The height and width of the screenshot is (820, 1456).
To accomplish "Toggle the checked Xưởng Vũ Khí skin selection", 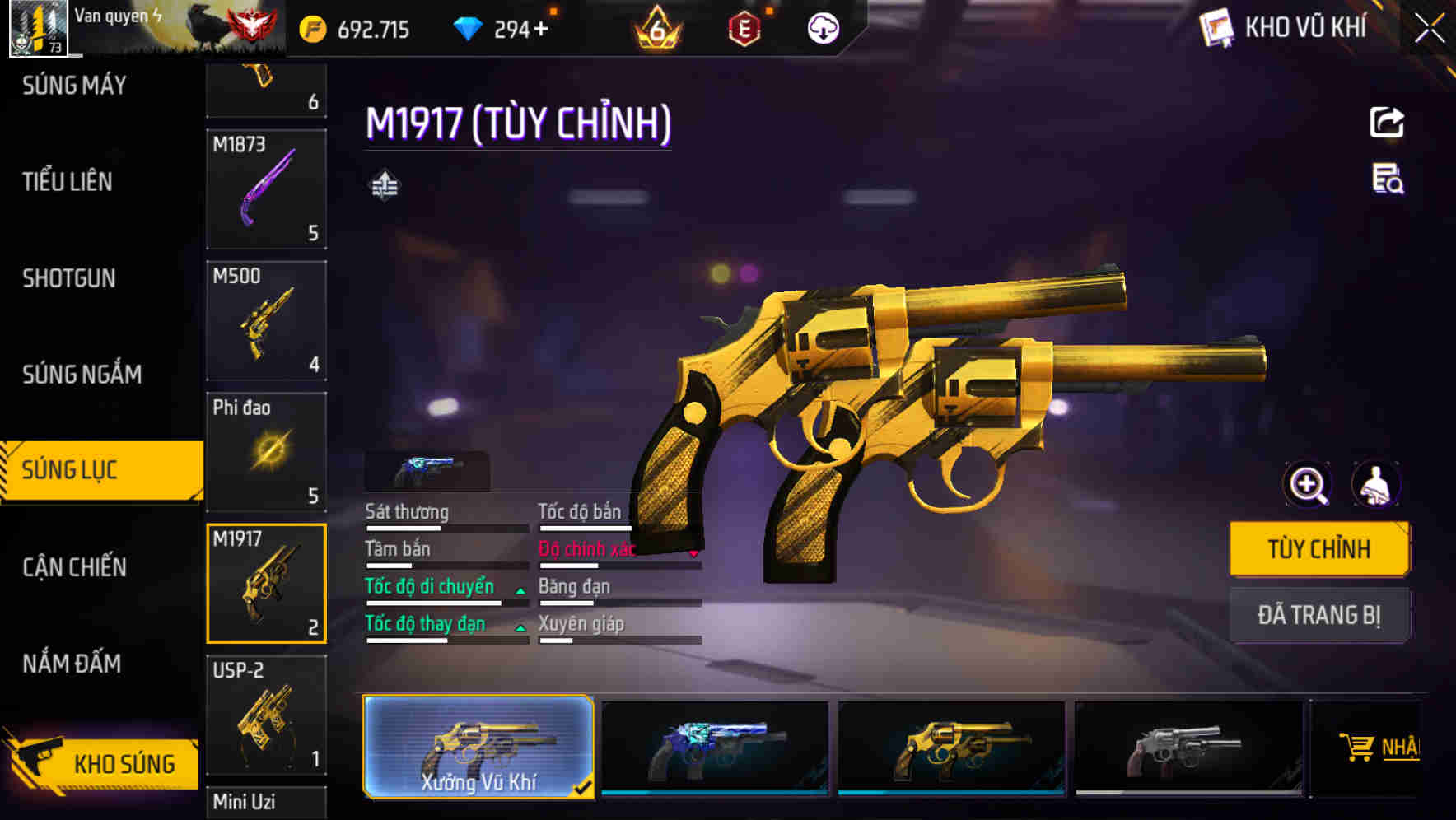I will 478,745.
